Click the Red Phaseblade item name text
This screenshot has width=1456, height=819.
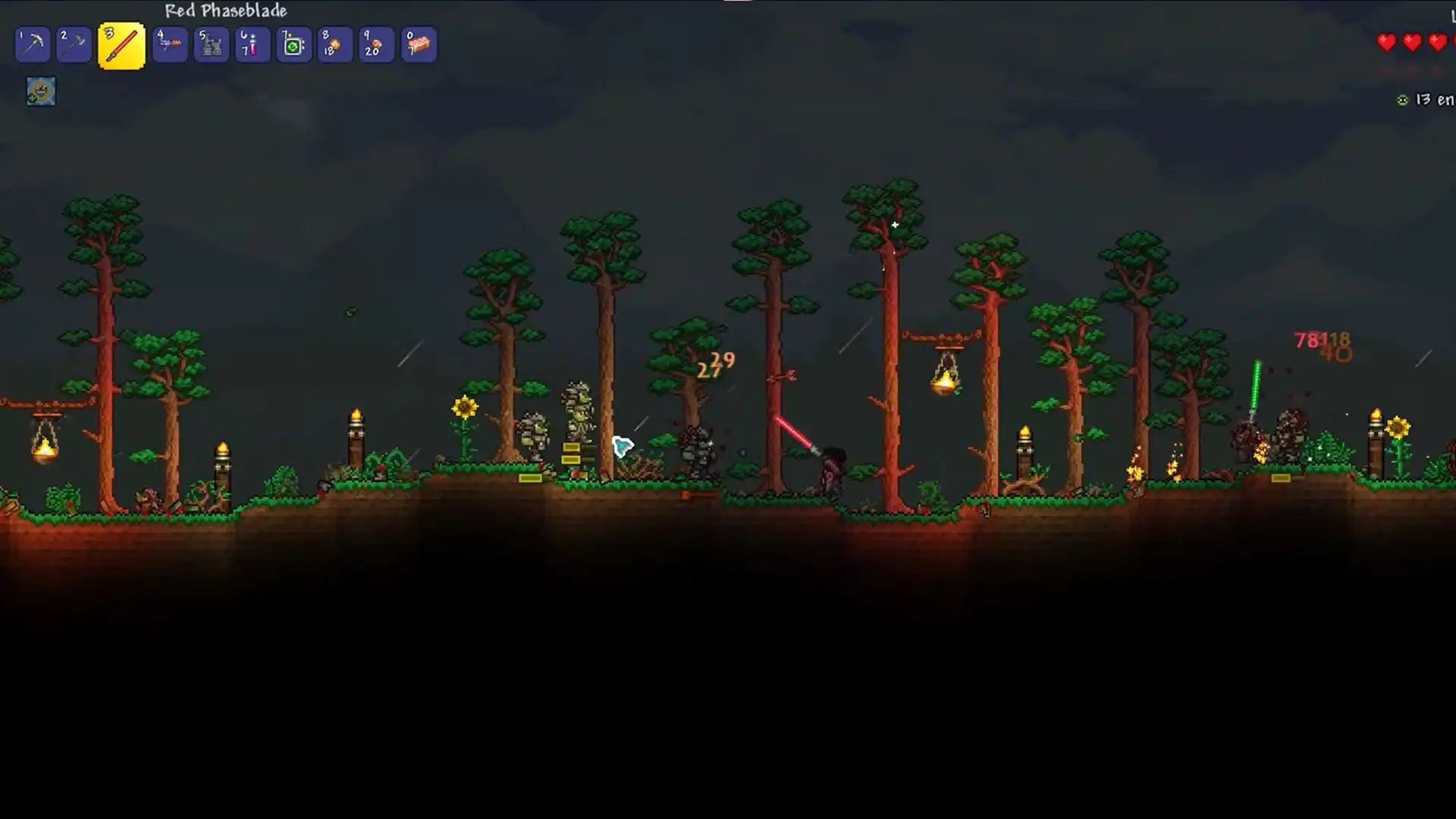226,11
